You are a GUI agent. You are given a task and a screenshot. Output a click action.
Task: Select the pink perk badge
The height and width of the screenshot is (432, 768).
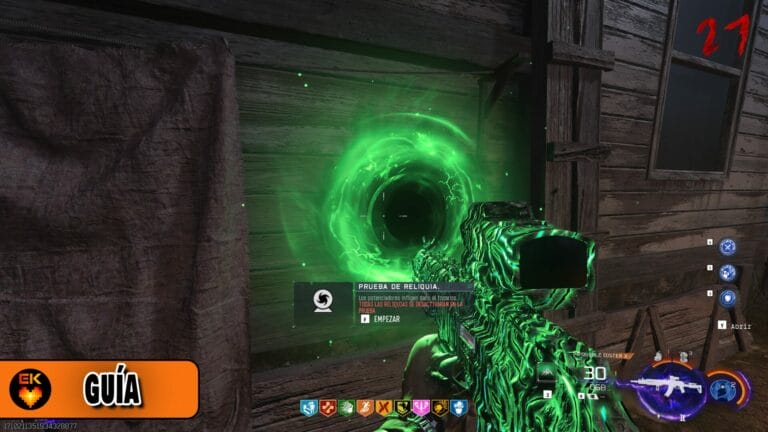(421, 408)
